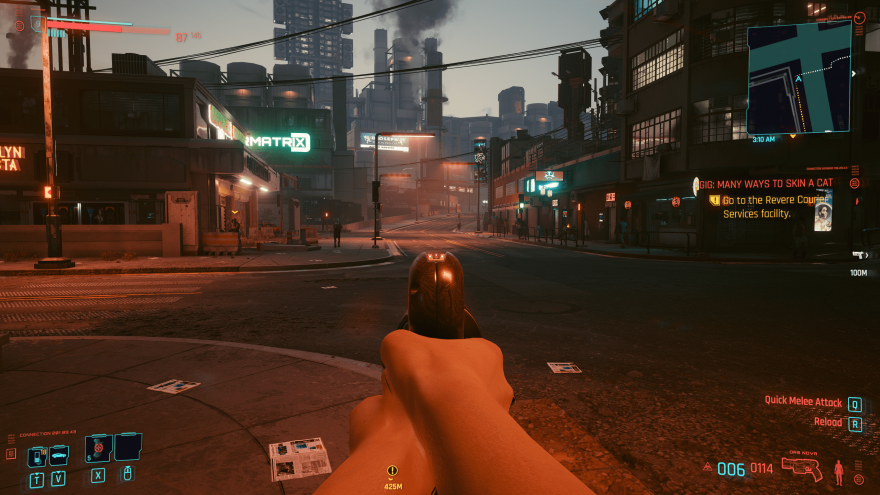Select the phone quick slot
The height and width of the screenshot is (495, 880).
[x=37, y=456]
